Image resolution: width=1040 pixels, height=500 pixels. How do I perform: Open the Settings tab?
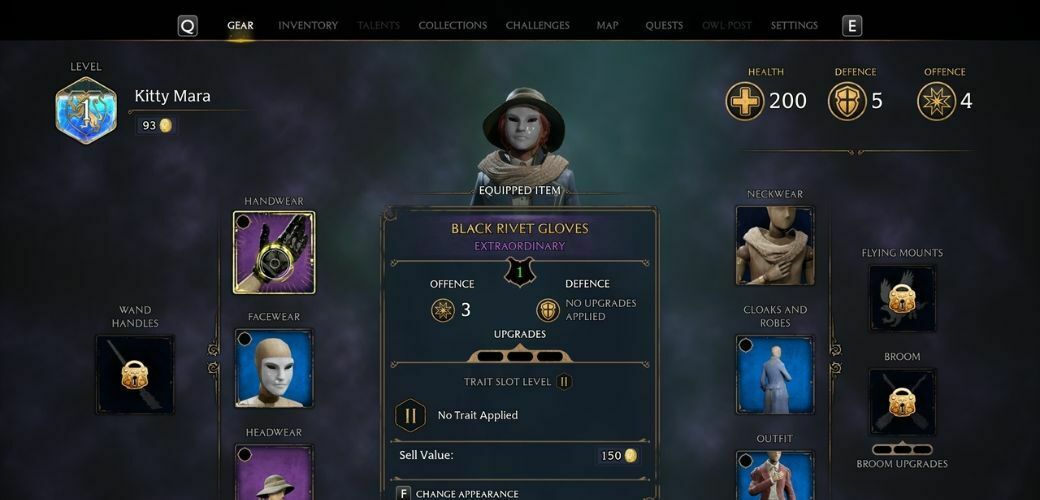click(x=794, y=25)
